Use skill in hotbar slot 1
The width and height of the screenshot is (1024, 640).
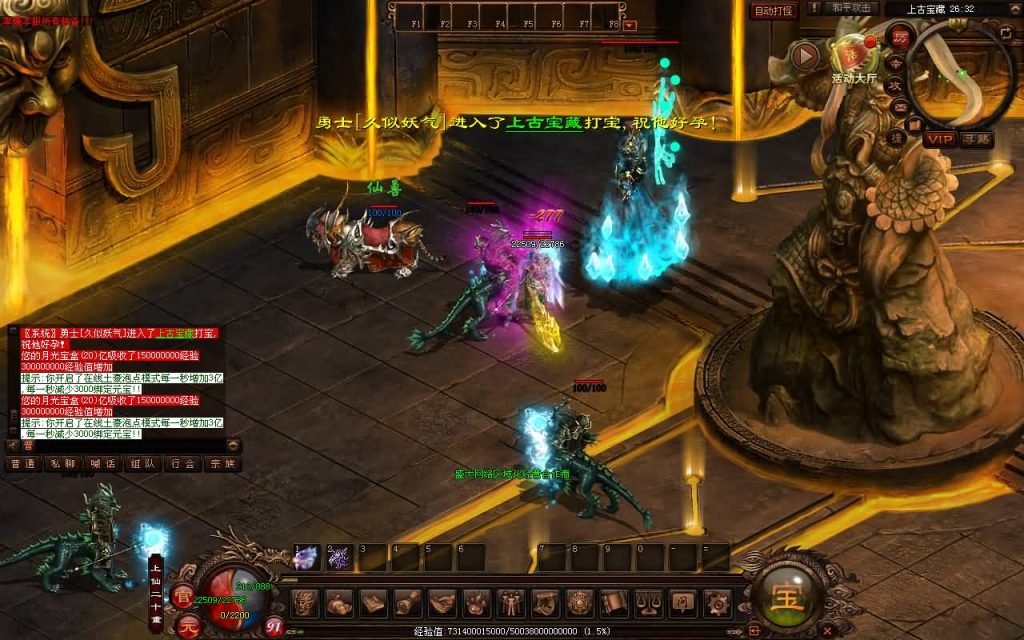[x=305, y=557]
